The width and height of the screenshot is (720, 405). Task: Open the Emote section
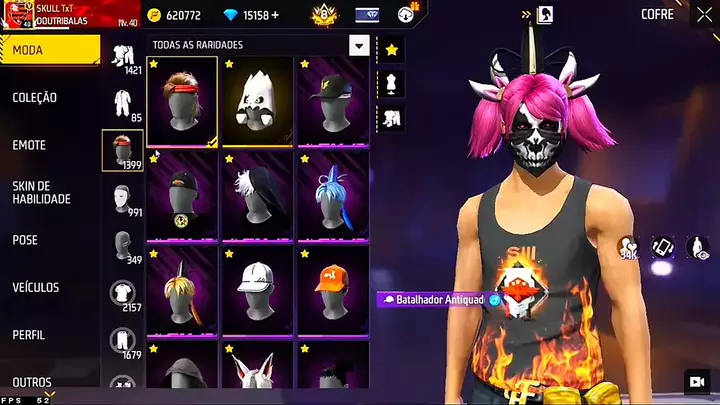[x=29, y=145]
